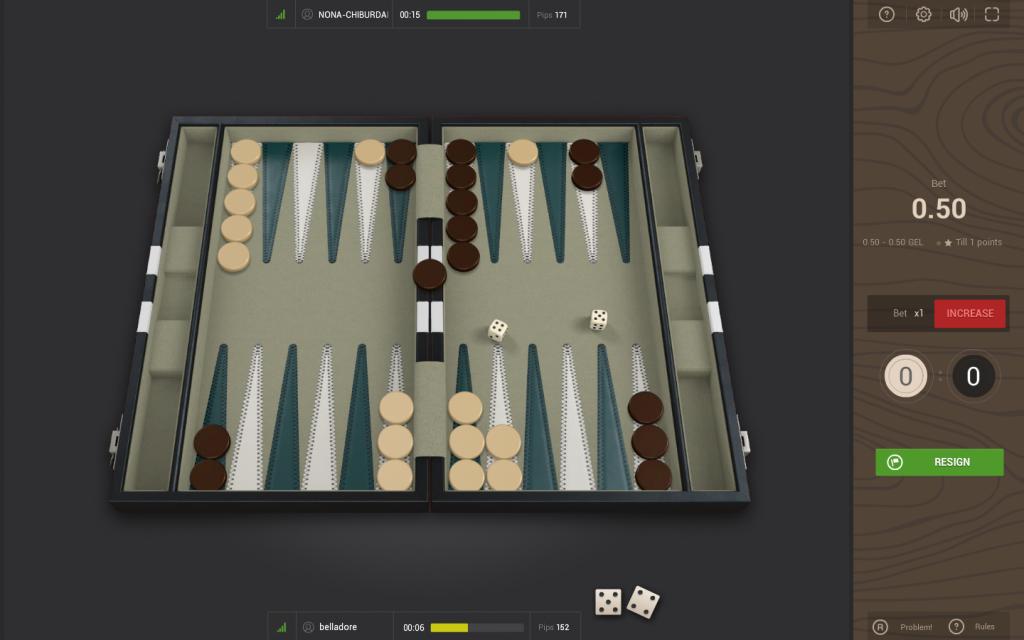
Task: Open the help question mark icon
Action: (886, 14)
